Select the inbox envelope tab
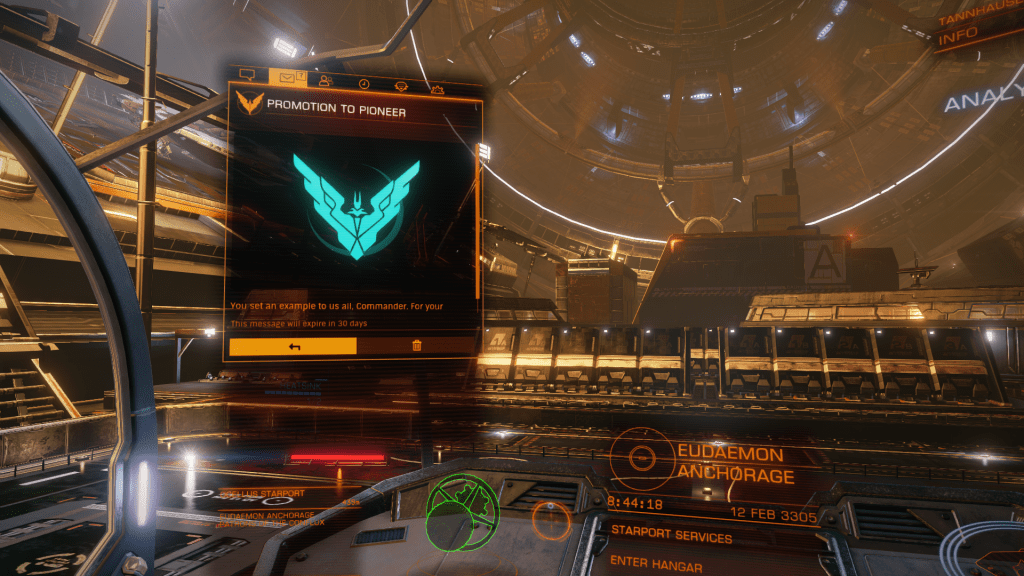 pyautogui.click(x=287, y=76)
